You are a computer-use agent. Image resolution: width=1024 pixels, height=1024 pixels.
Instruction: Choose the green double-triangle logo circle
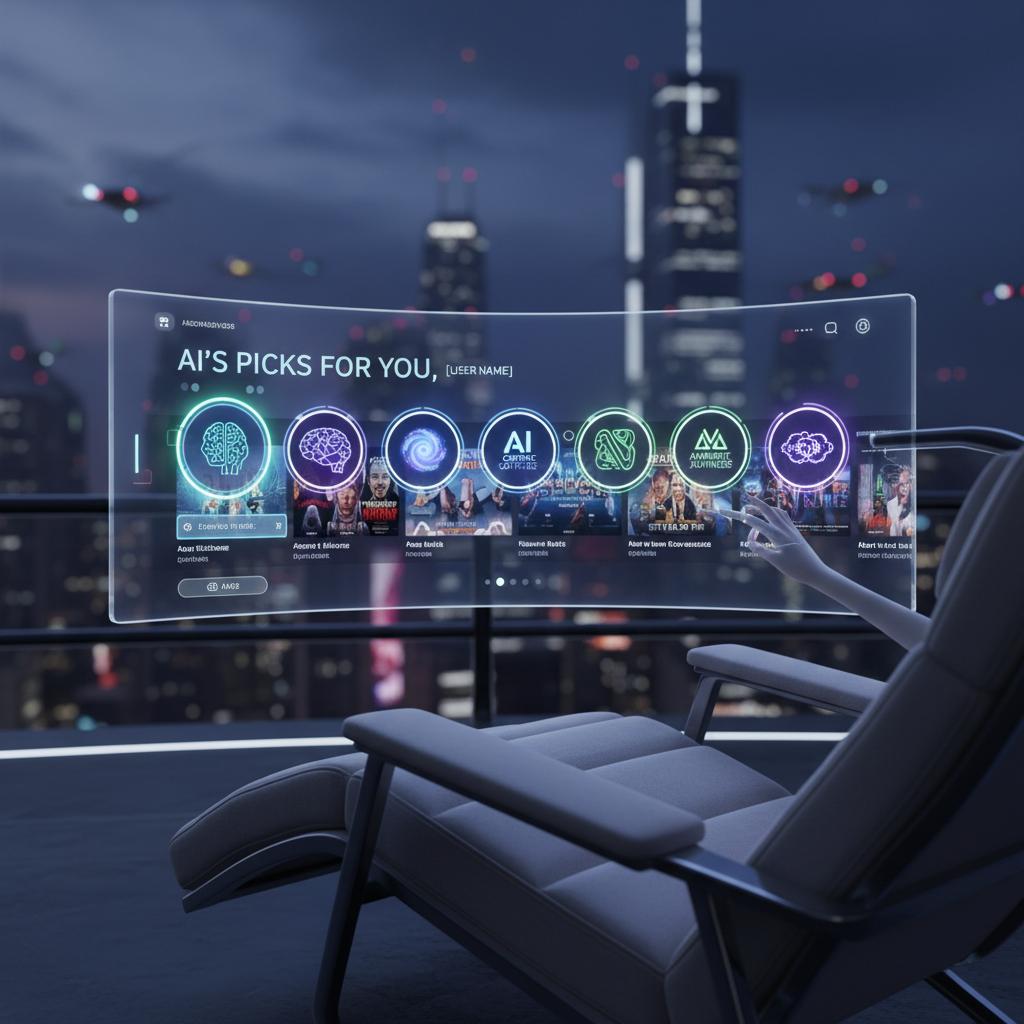tap(710, 447)
